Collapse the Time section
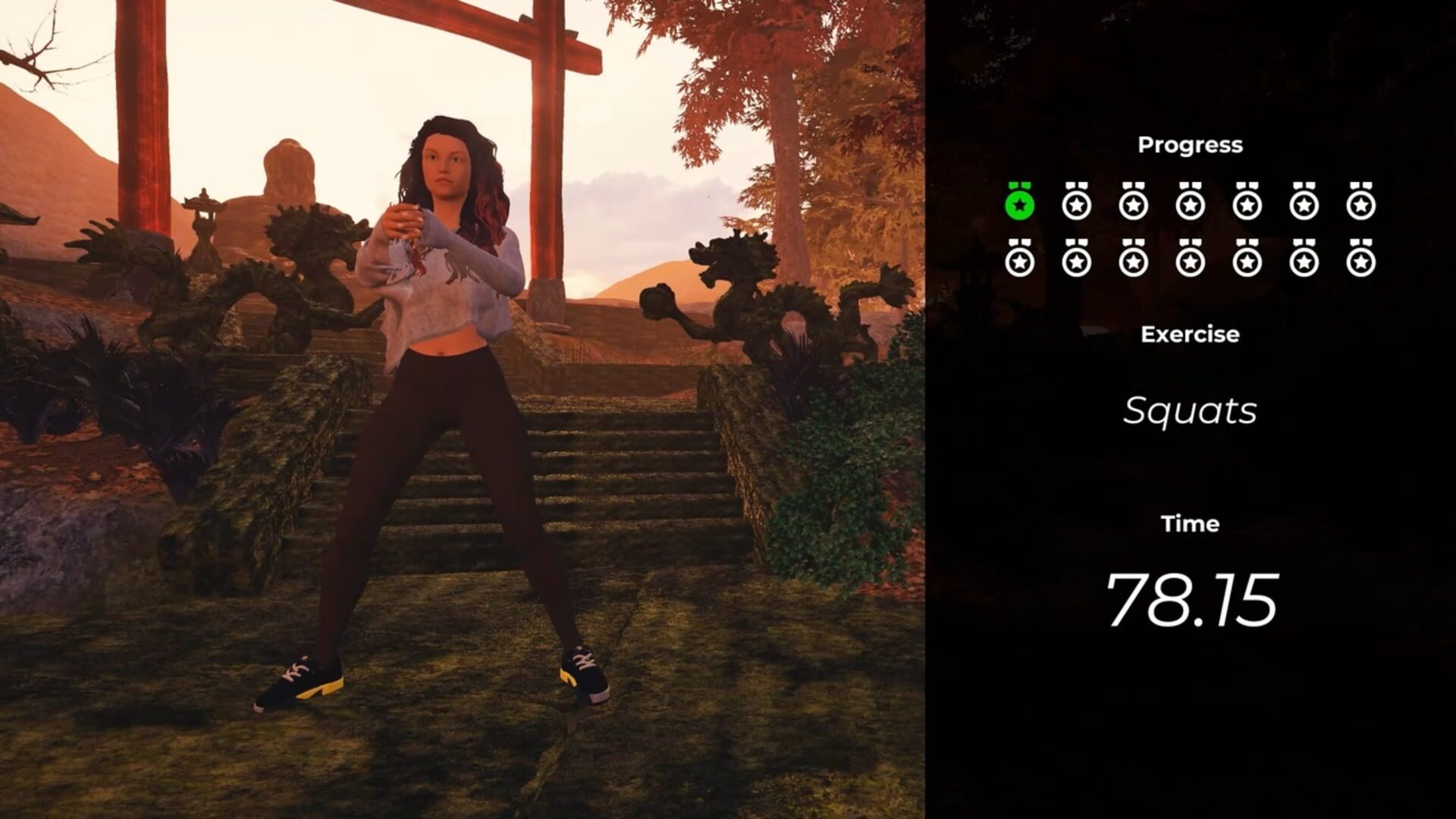Viewport: 1456px width, 819px height. point(1191,523)
